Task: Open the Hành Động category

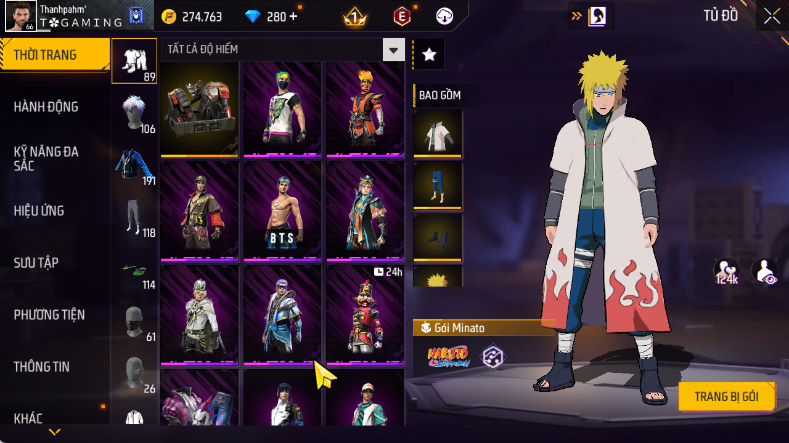Action: [46, 107]
